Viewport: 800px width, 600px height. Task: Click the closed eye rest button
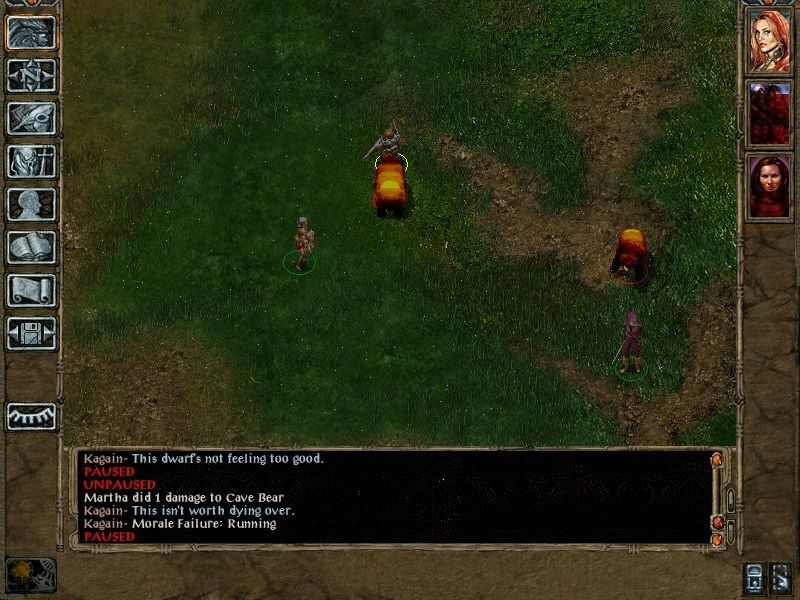click(x=31, y=416)
